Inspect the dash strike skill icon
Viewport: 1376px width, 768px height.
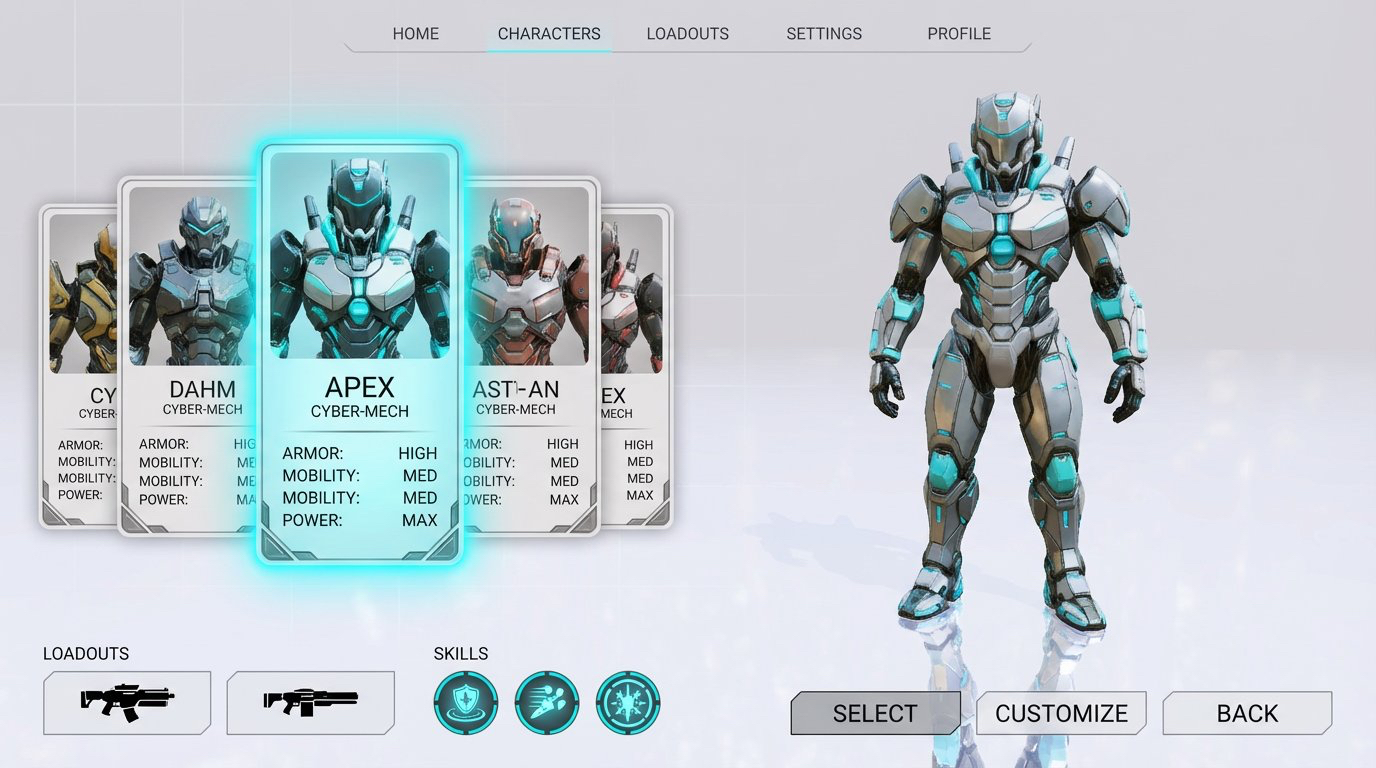coord(546,703)
